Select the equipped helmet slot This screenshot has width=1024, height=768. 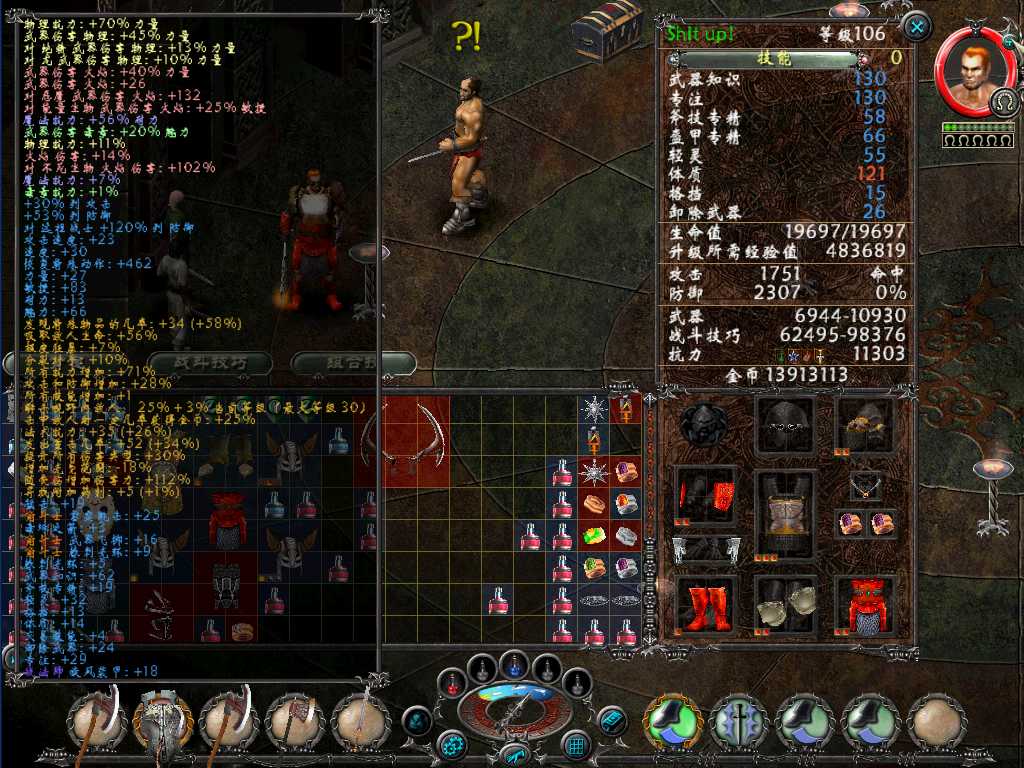[x=785, y=426]
